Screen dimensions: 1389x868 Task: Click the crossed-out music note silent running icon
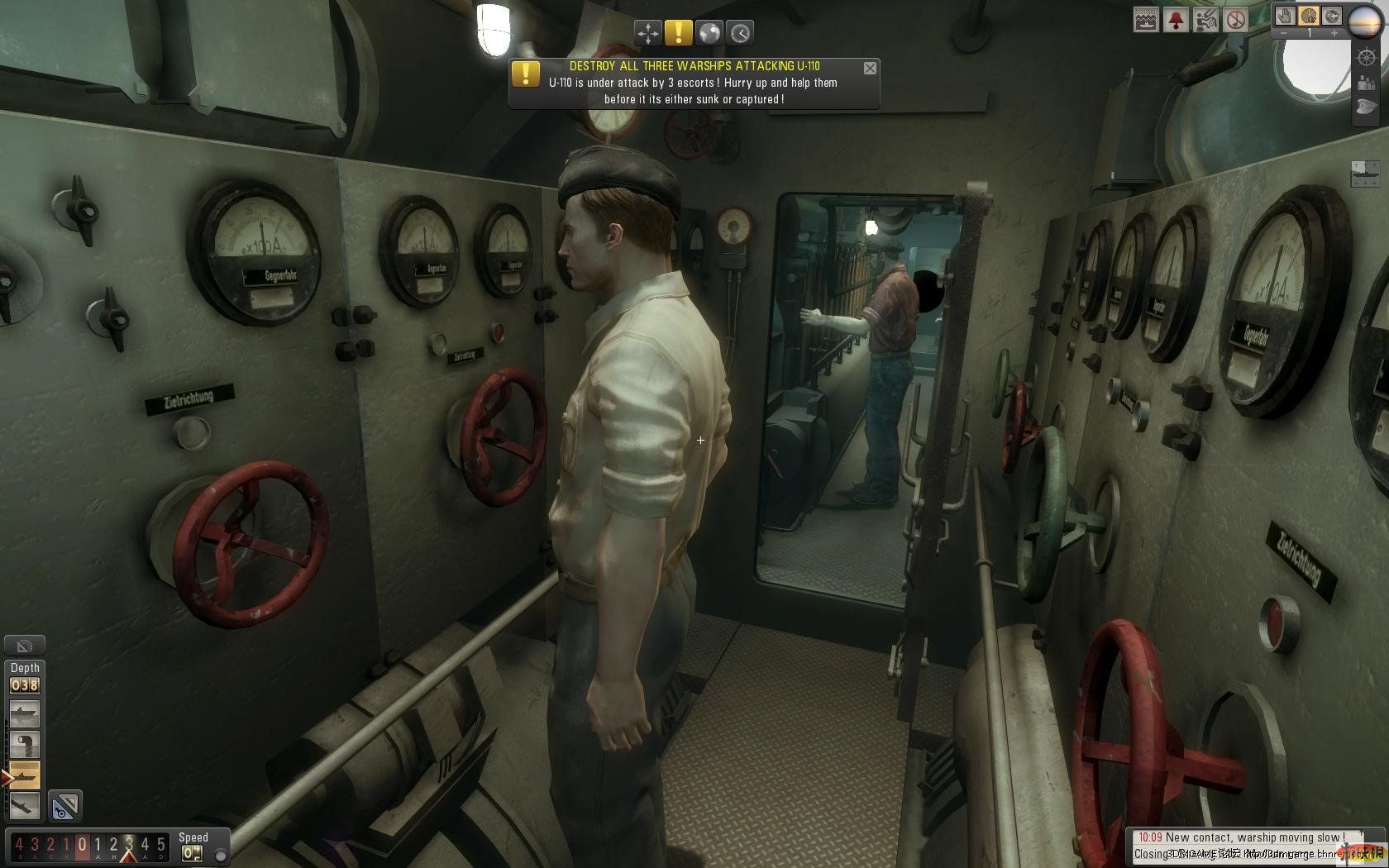click(x=1235, y=20)
